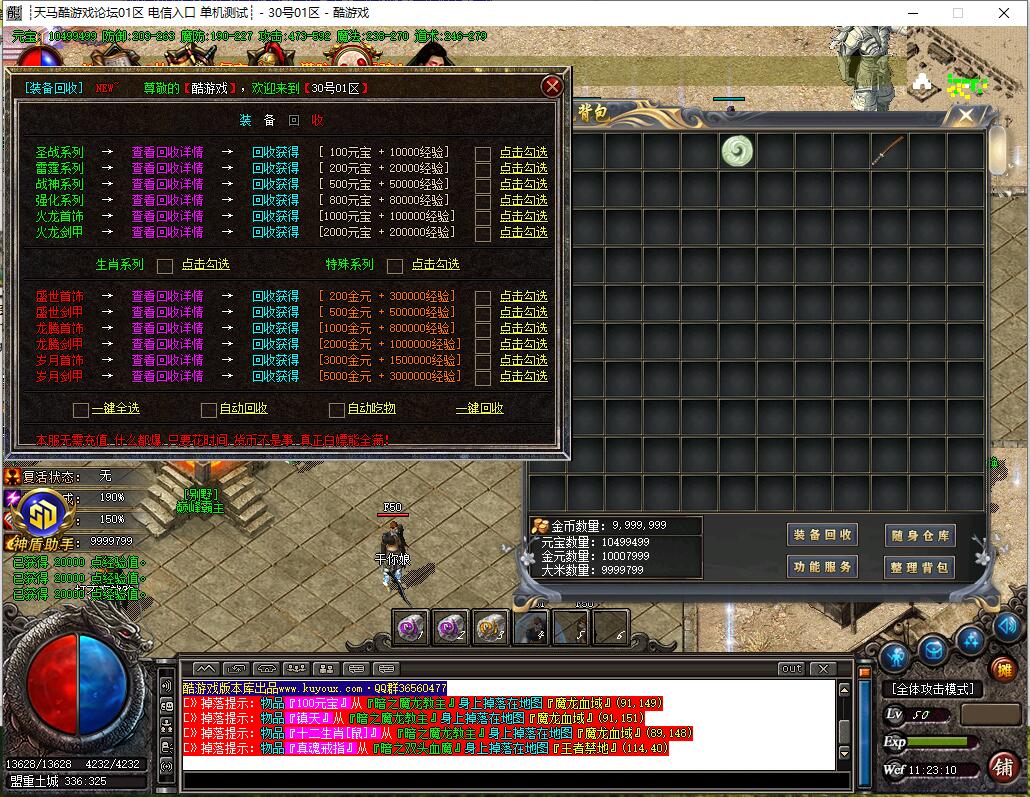Sort inventory with 整理背包
Screen dimensions: 1030x797
click(x=920, y=568)
